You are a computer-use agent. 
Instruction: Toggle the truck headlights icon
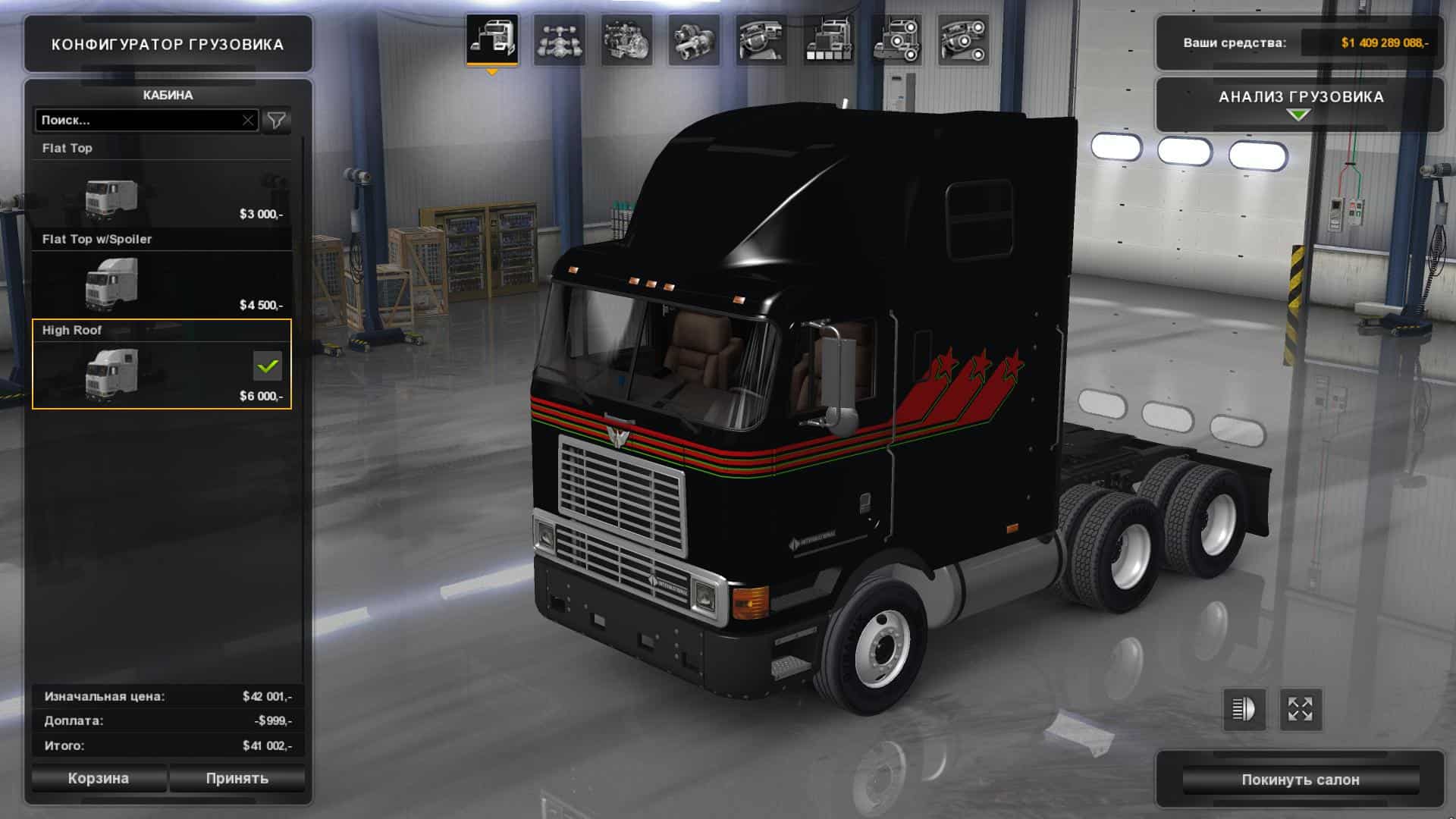1244,710
